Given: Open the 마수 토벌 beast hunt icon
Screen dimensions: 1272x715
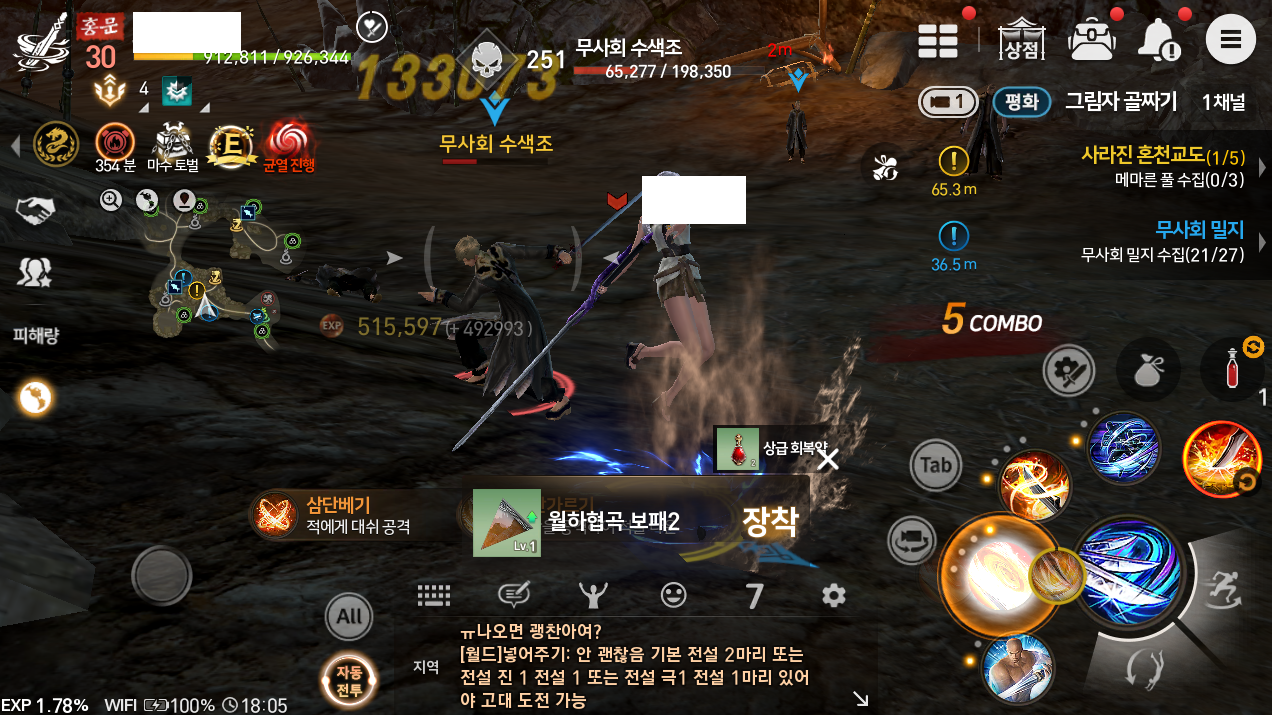Looking at the screenshot, I should [x=173, y=147].
